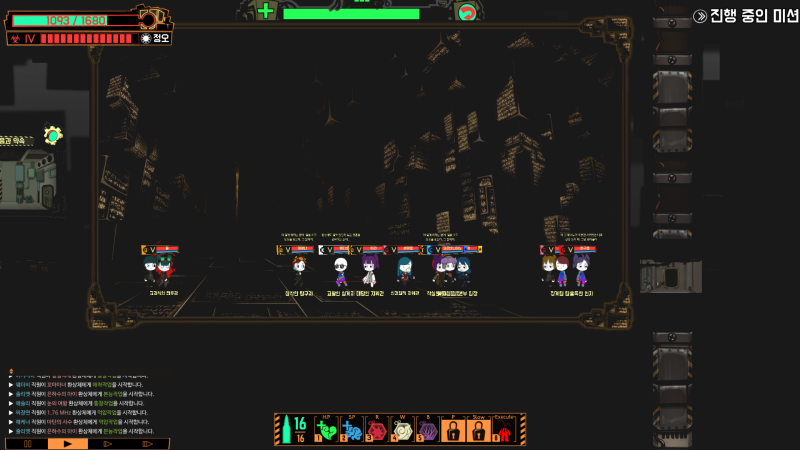
Task: Pause the game with the pause control
Action: (27, 443)
